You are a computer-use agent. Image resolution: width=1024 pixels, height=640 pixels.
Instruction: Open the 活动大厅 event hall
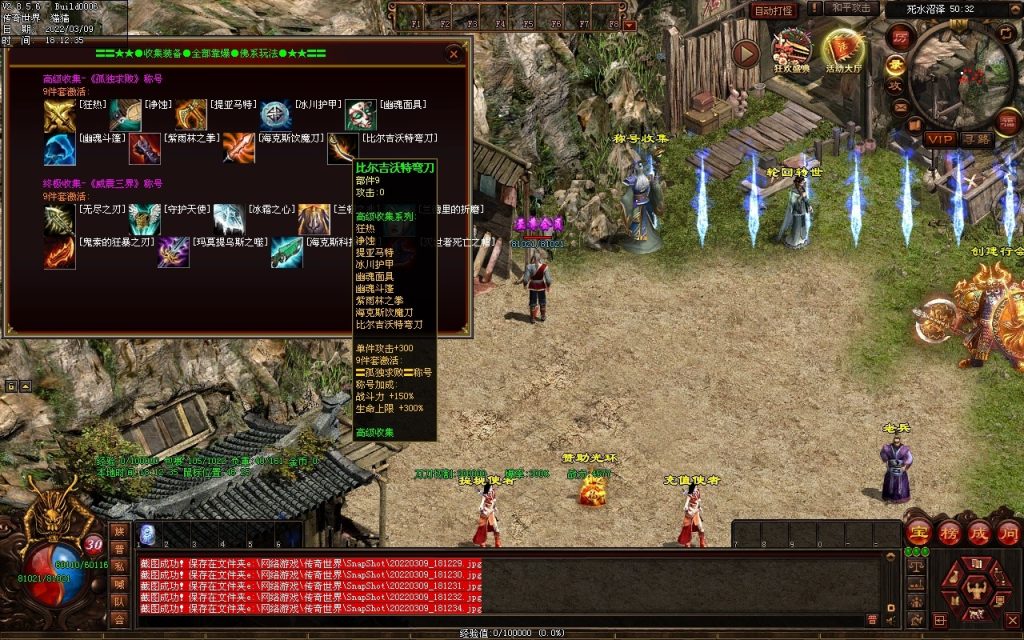point(843,50)
